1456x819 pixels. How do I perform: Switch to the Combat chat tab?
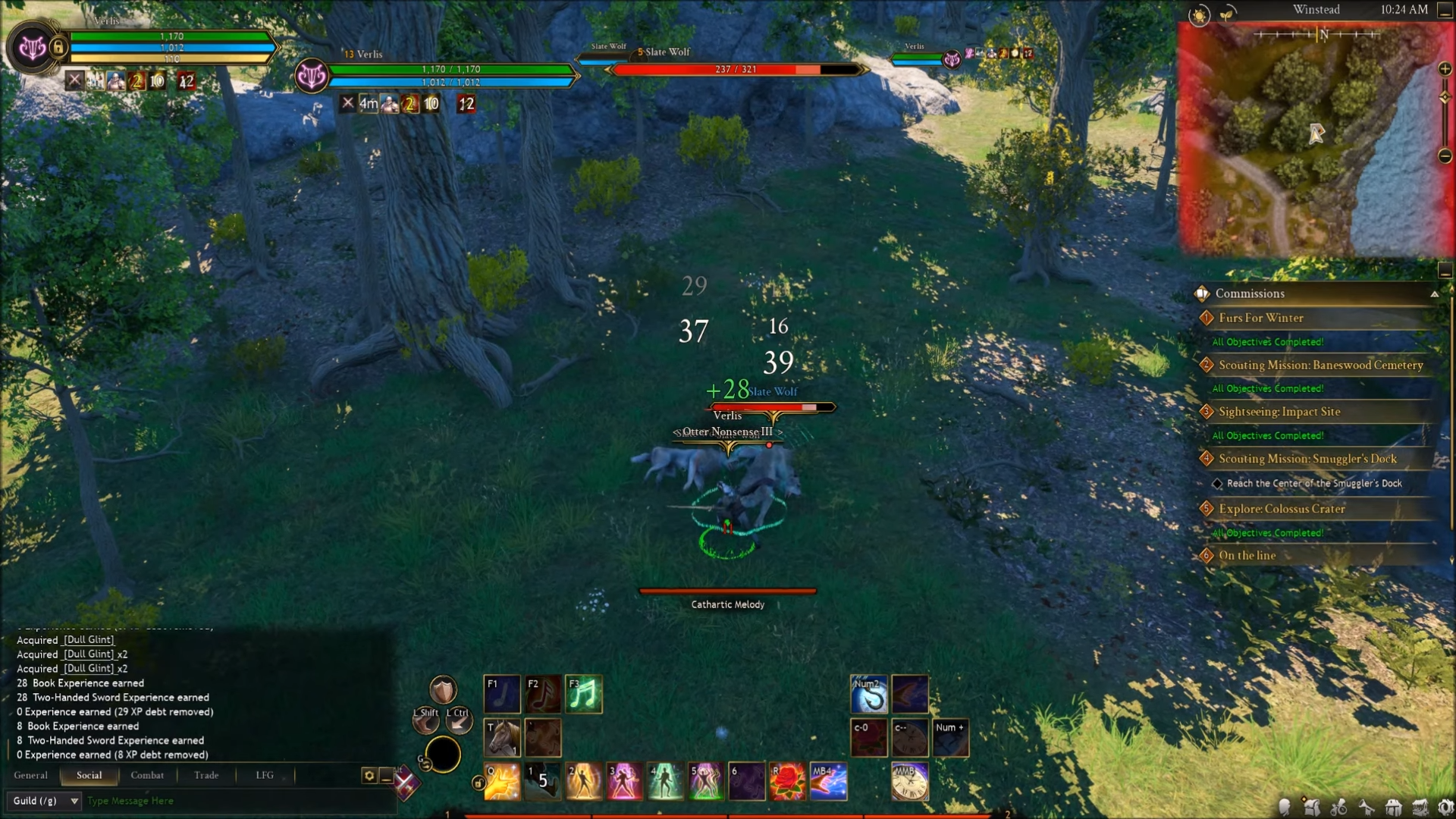coord(146,775)
